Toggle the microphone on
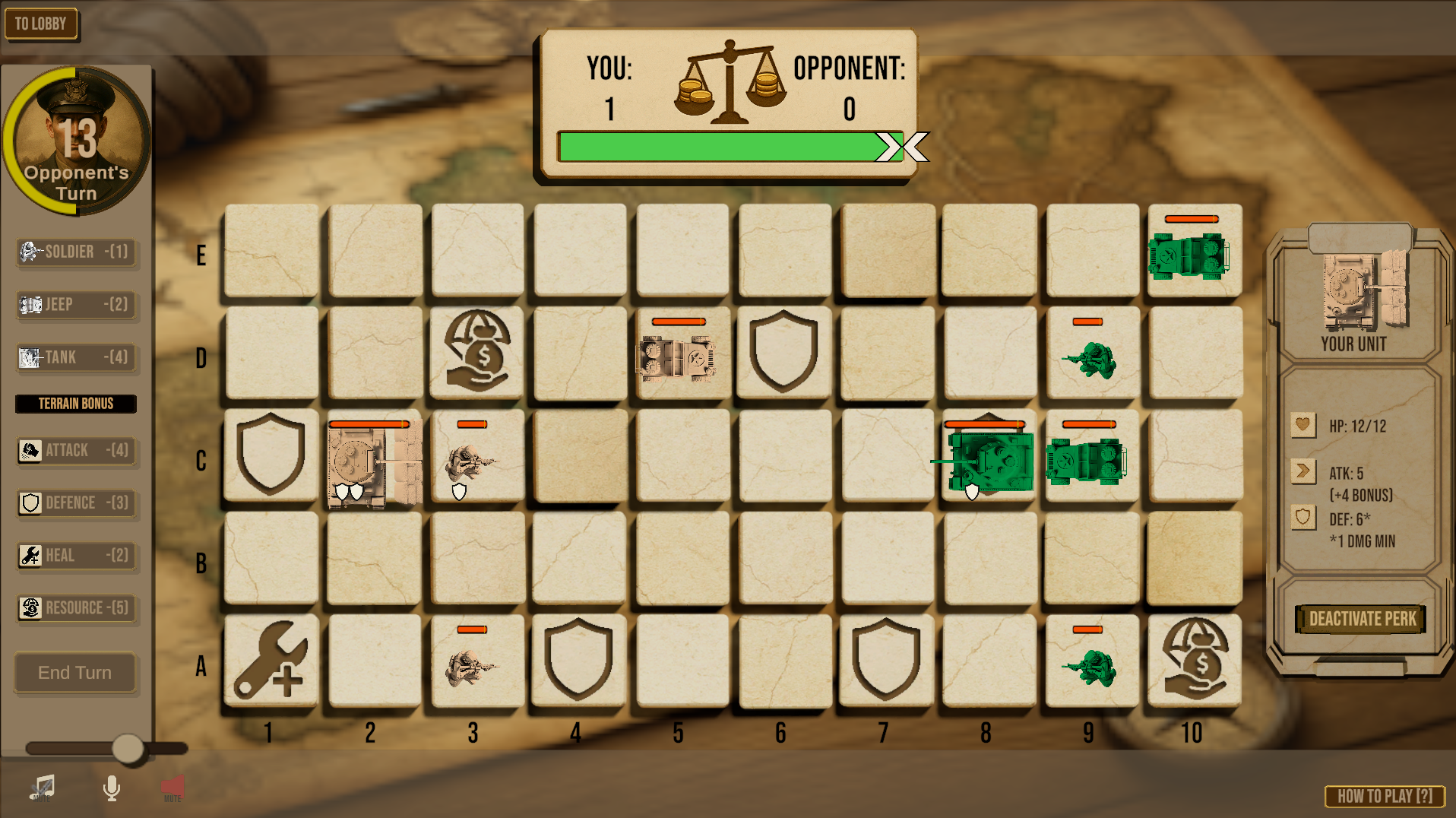Viewport: 1456px width, 818px height. click(x=112, y=788)
